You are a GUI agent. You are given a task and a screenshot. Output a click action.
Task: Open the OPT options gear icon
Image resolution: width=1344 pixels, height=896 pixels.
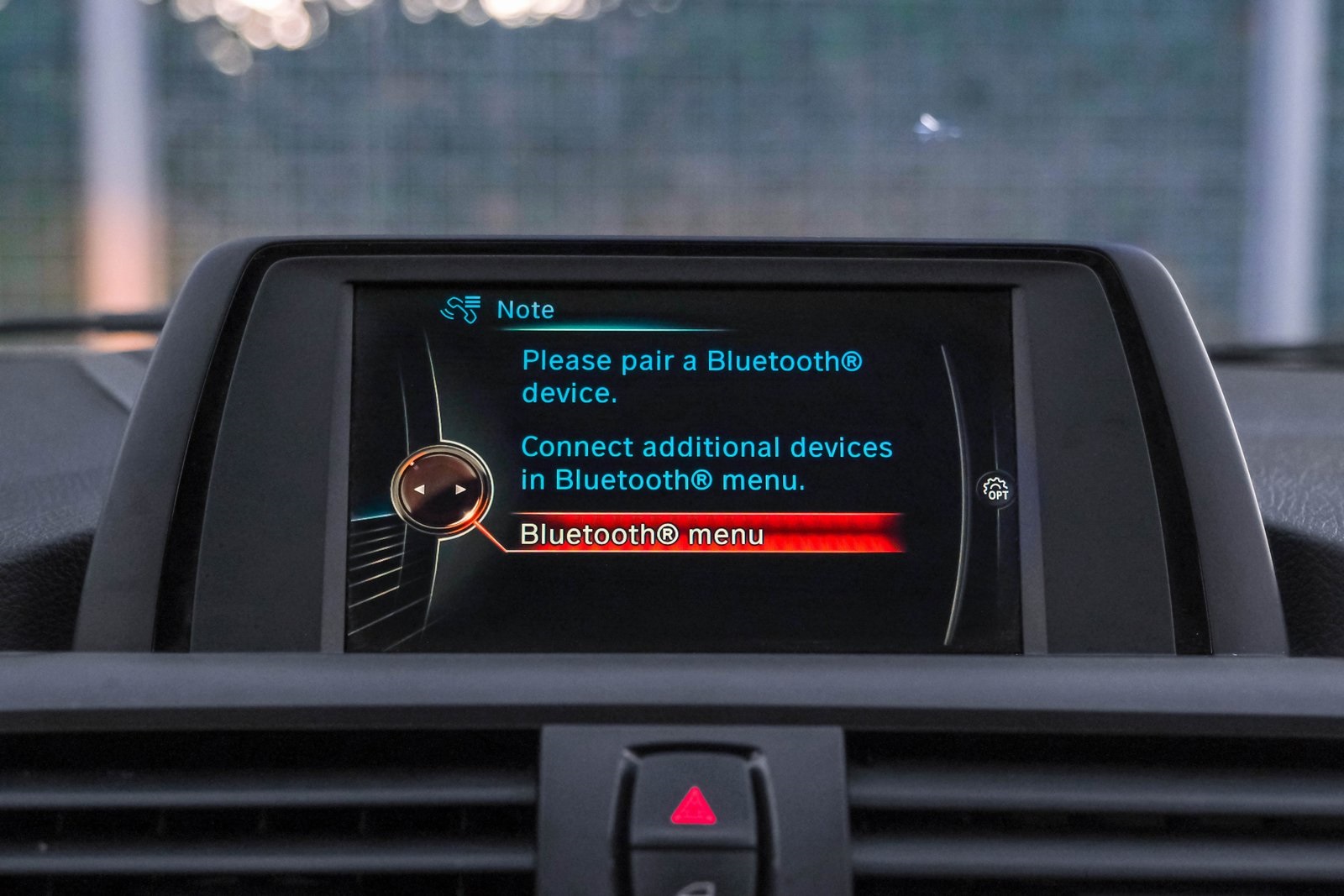point(995,489)
